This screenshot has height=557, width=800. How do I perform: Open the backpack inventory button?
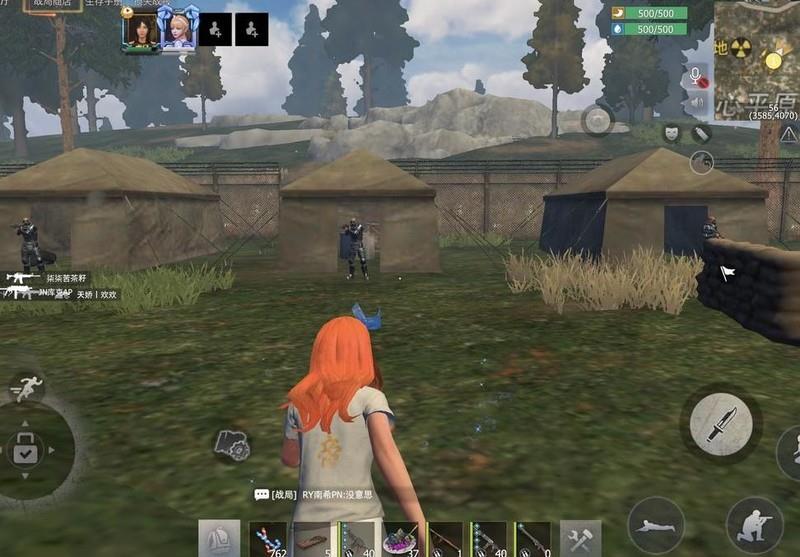218,539
